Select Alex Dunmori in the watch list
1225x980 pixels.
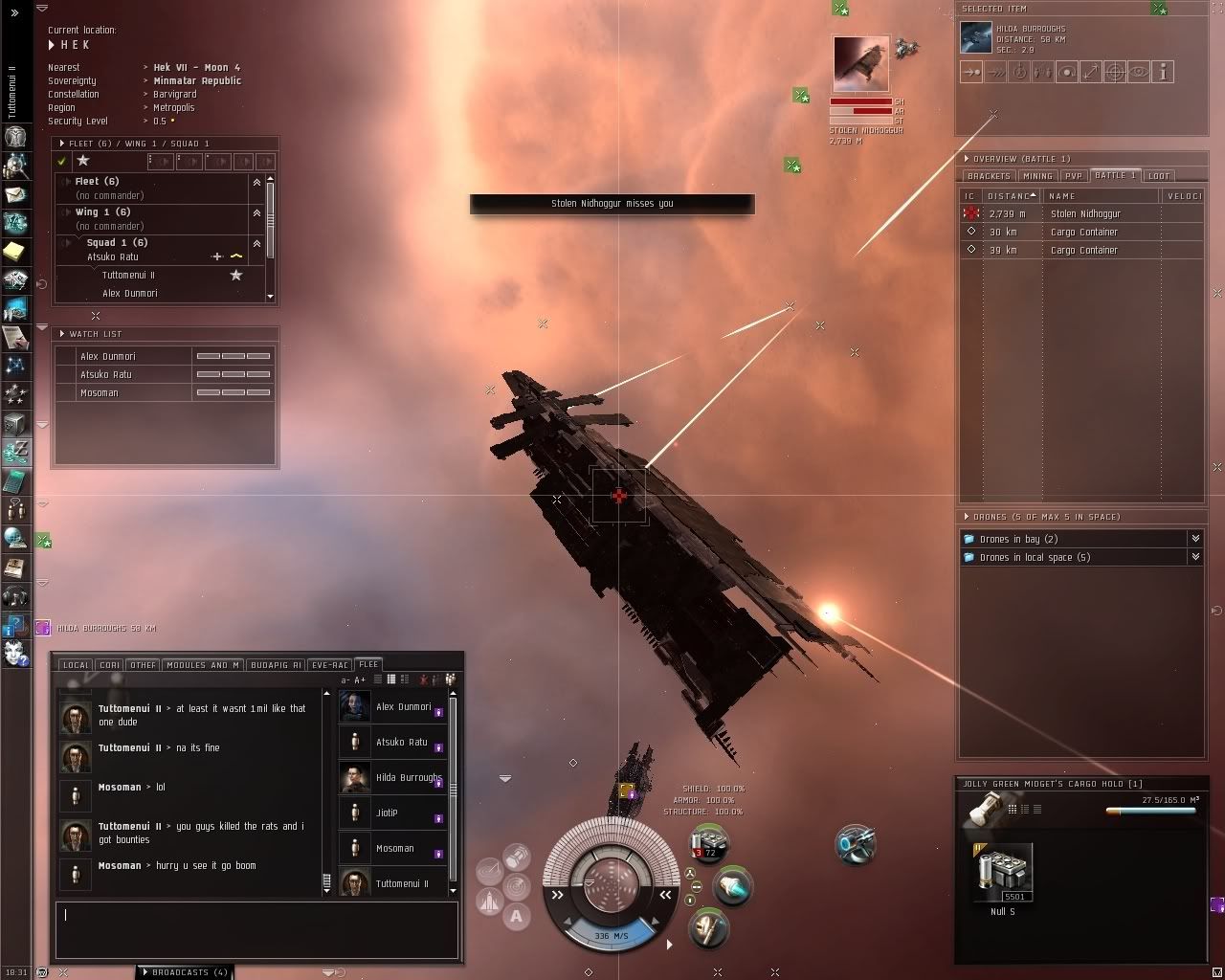[x=108, y=356]
